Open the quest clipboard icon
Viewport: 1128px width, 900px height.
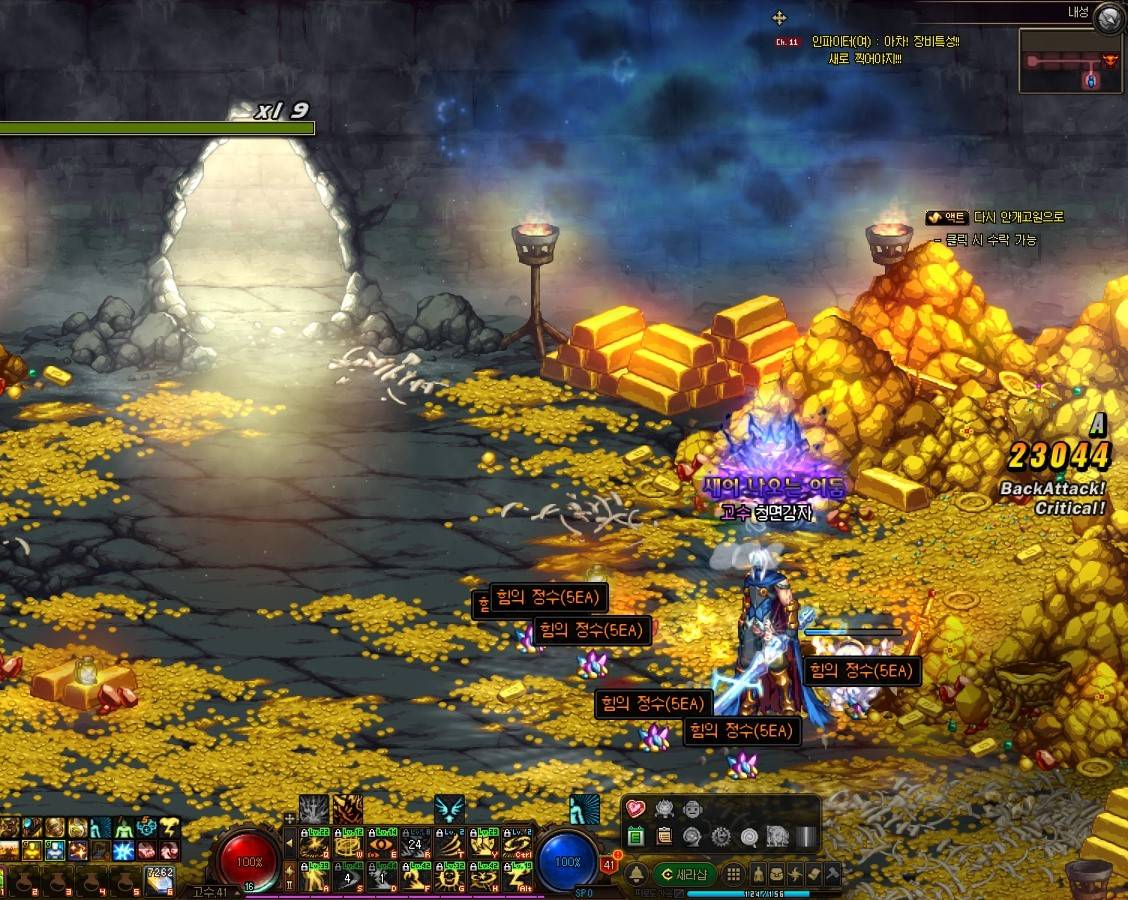(663, 836)
